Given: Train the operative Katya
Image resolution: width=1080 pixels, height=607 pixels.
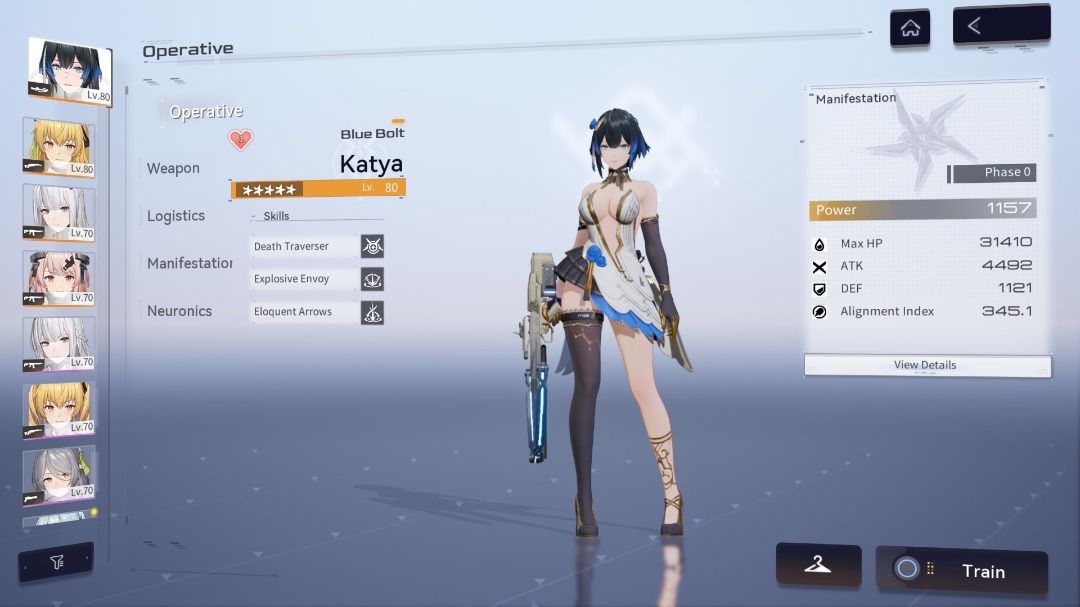Looking at the screenshot, I should click(962, 571).
